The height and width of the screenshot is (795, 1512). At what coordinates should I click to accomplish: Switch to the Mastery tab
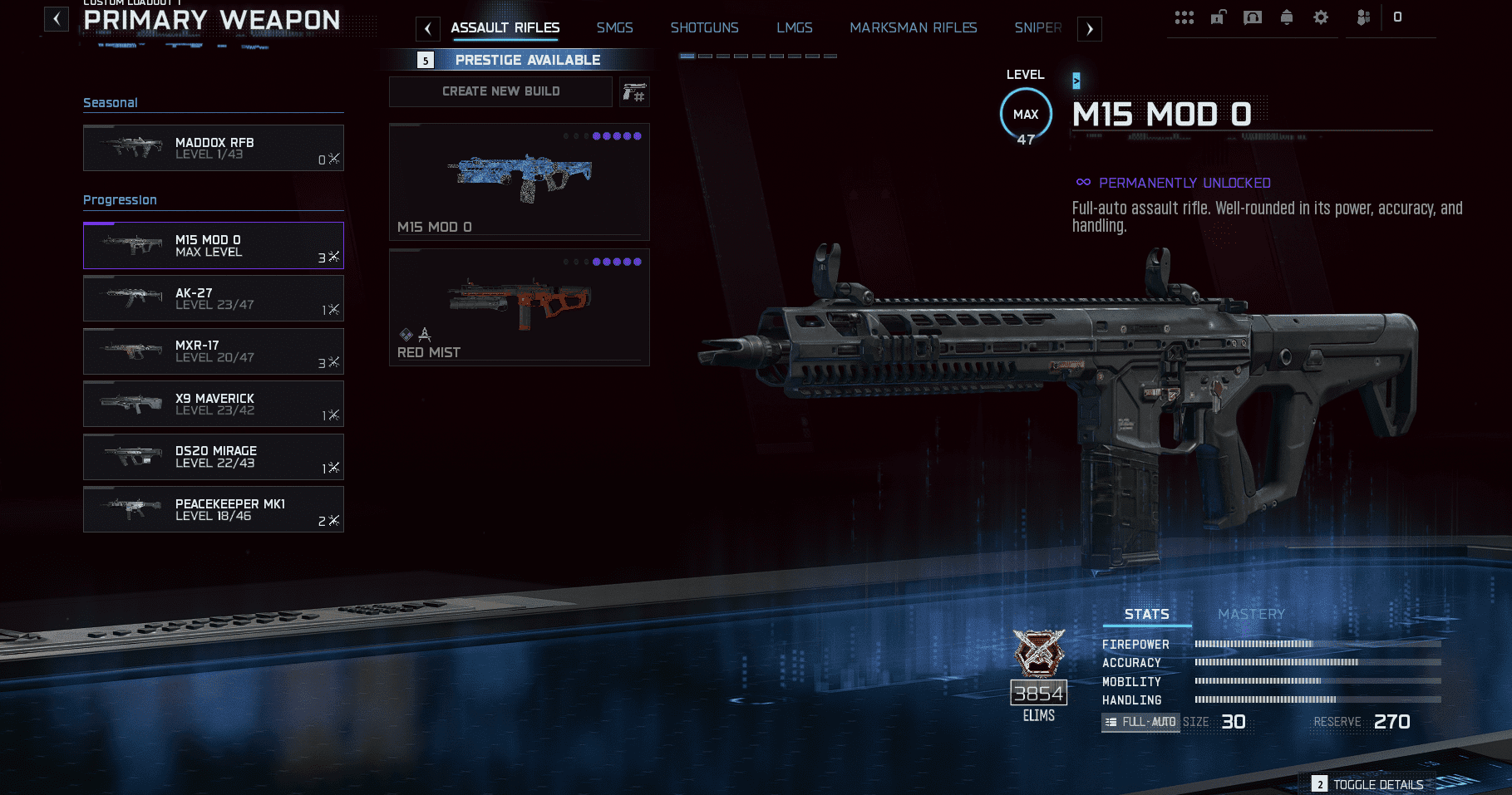(x=1251, y=614)
